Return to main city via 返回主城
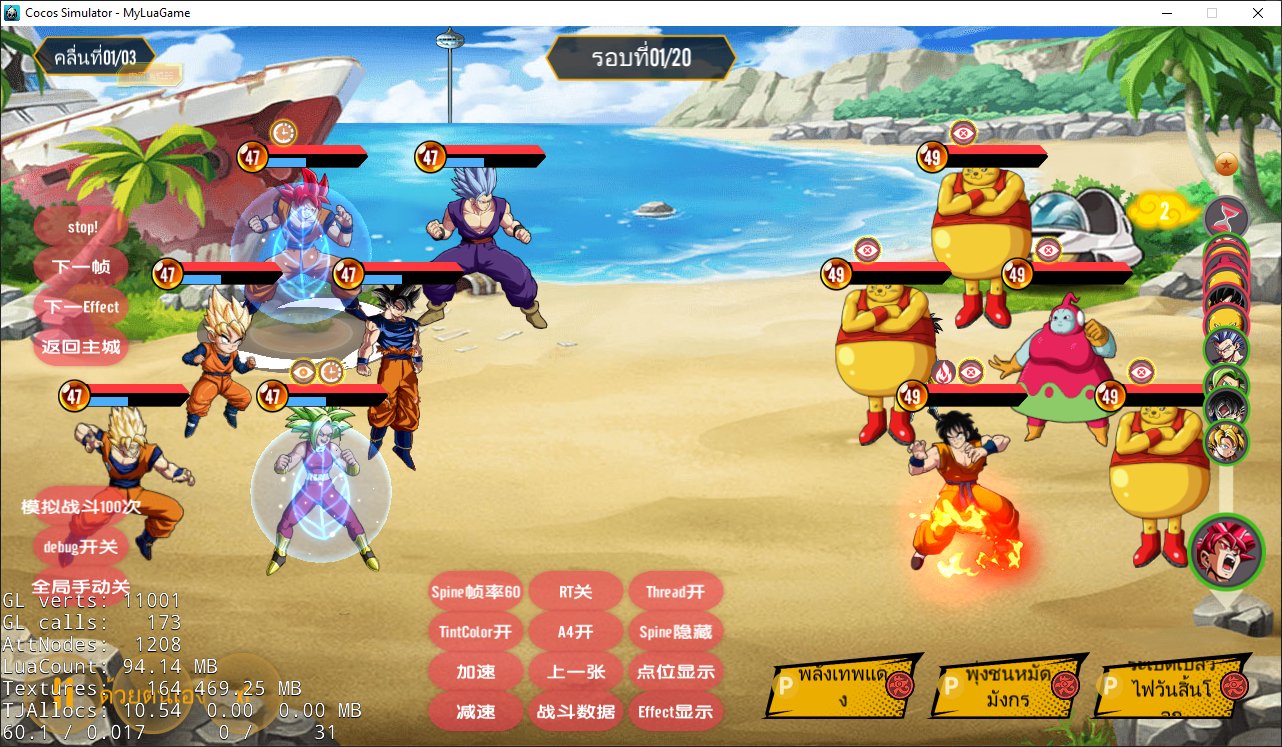This screenshot has height=747, width=1282. (x=82, y=347)
